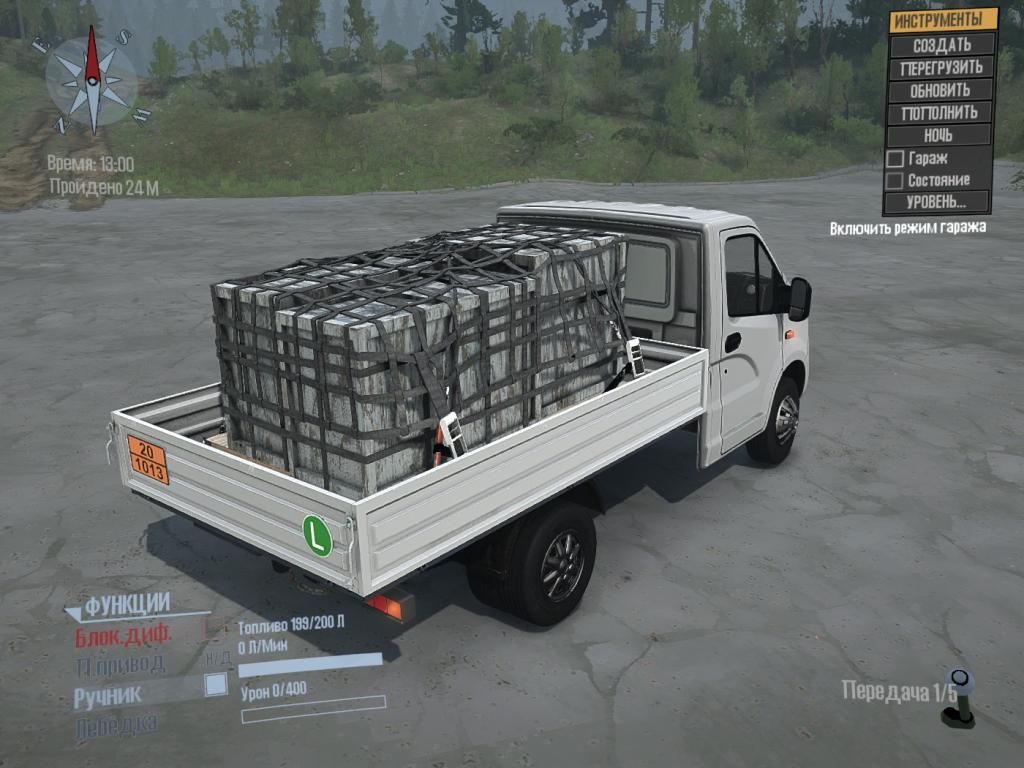Switch to night with the НОЧЬ button
This screenshot has width=1024, height=768.
938,135
